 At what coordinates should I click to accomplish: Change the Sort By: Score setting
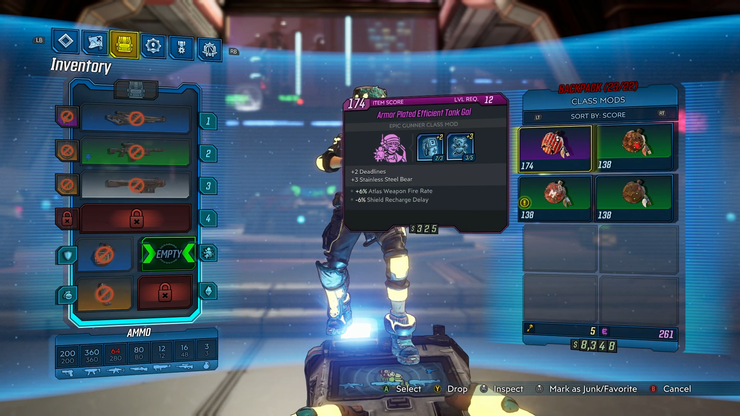600,117
